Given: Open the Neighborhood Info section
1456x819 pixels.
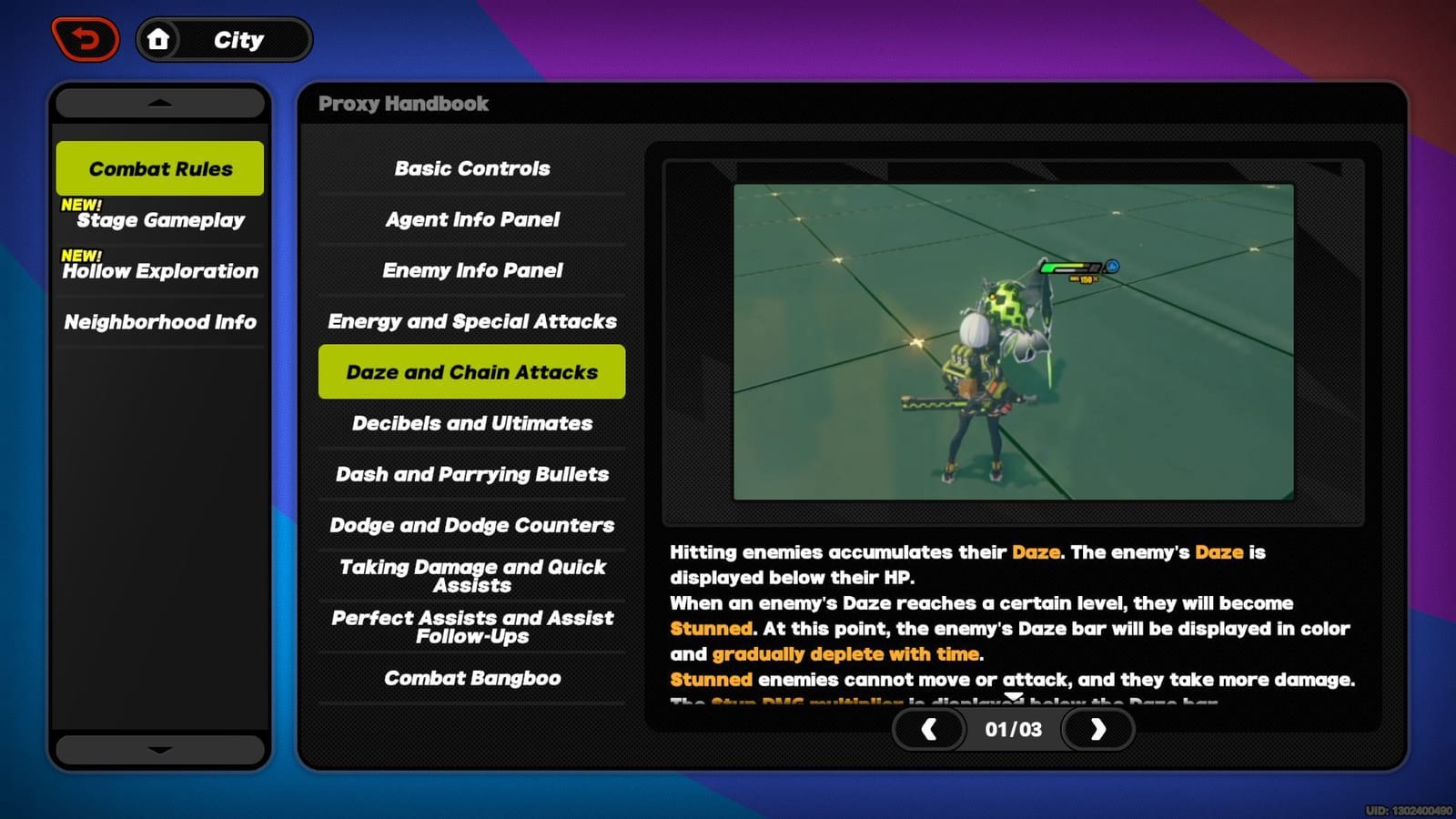Looking at the screenshot, I should click(159, 322).
